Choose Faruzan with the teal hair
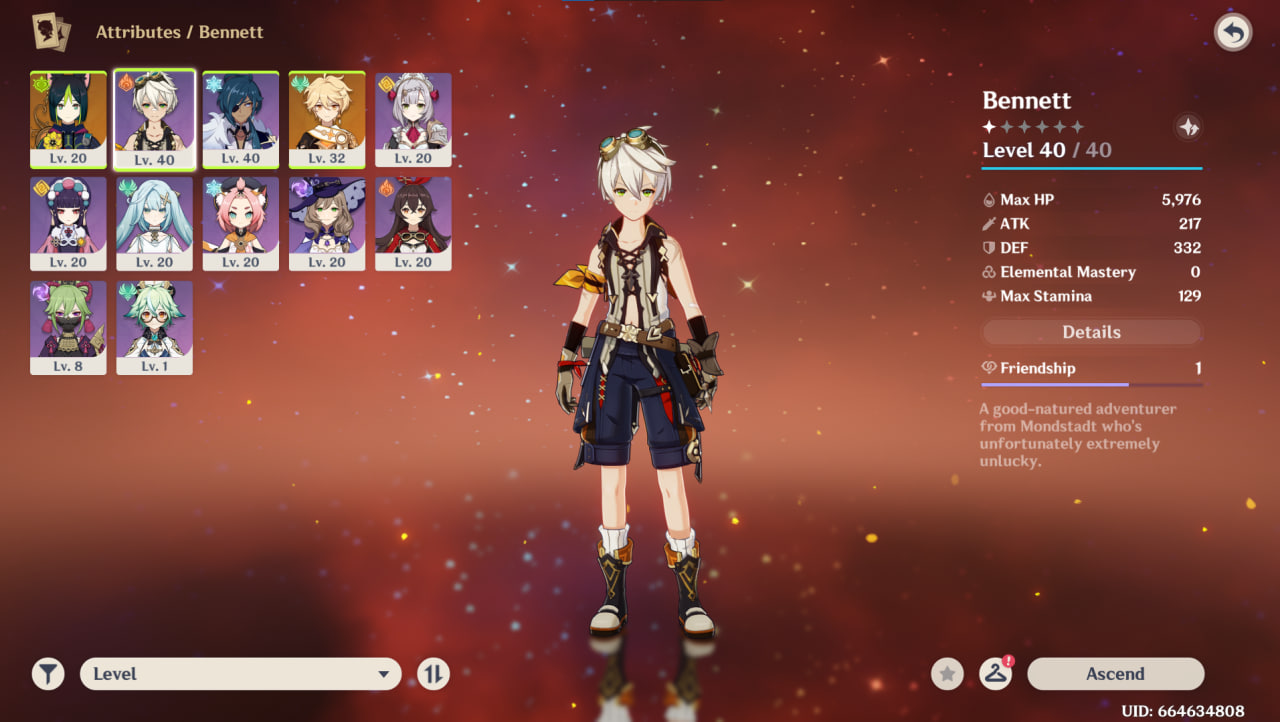 154,223
